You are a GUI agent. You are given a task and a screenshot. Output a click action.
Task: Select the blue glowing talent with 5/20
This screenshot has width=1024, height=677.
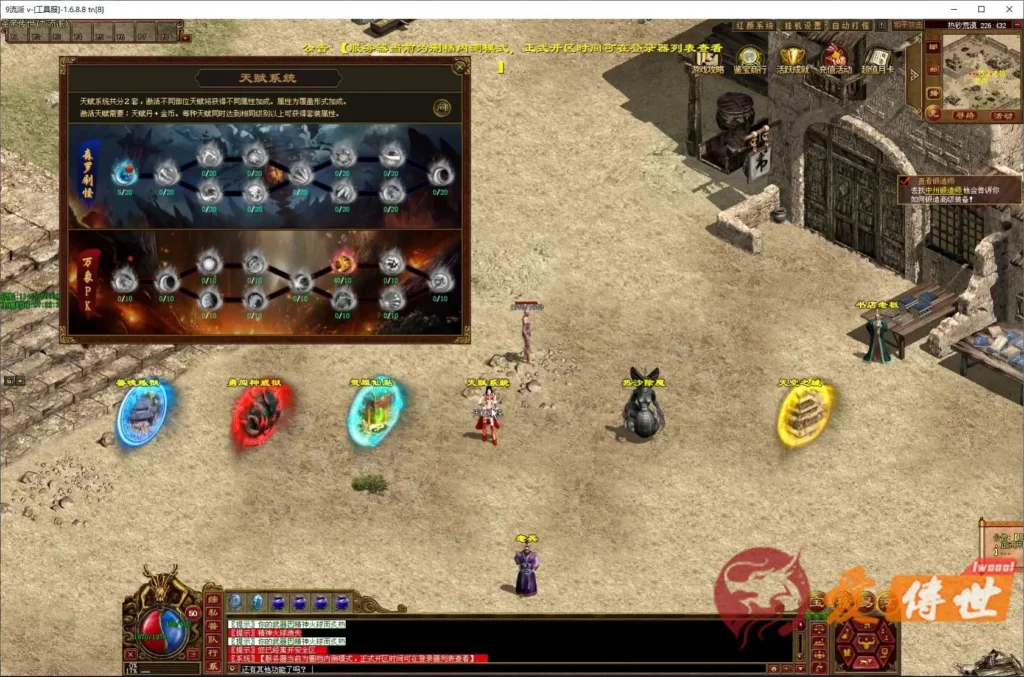point(124,172)
